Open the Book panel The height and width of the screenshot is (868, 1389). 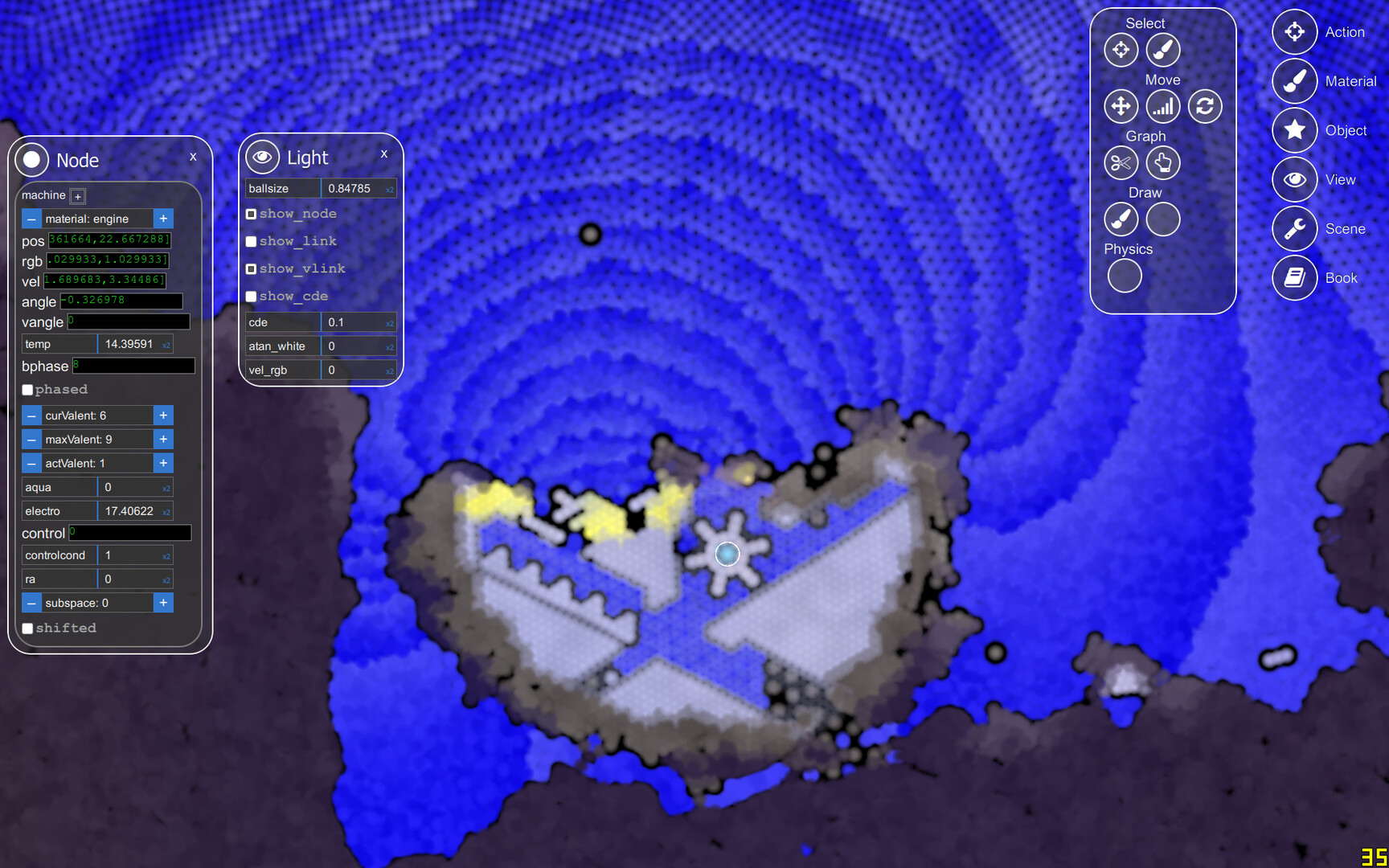[x=1294, y=277]
